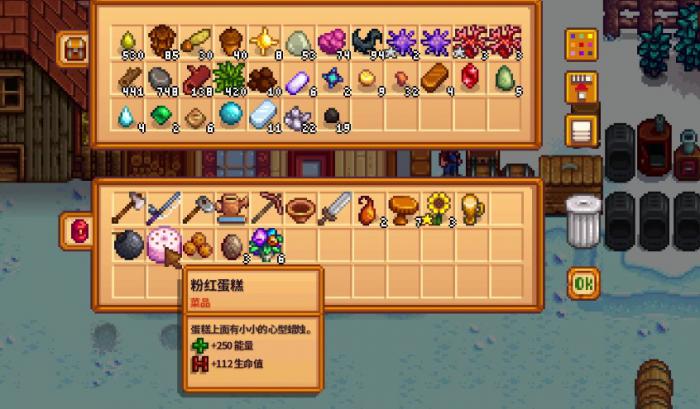Take the green fiber stack from the chest
Image resolution: width=700 pixels, height=409 pixels.
pos(231,79)
